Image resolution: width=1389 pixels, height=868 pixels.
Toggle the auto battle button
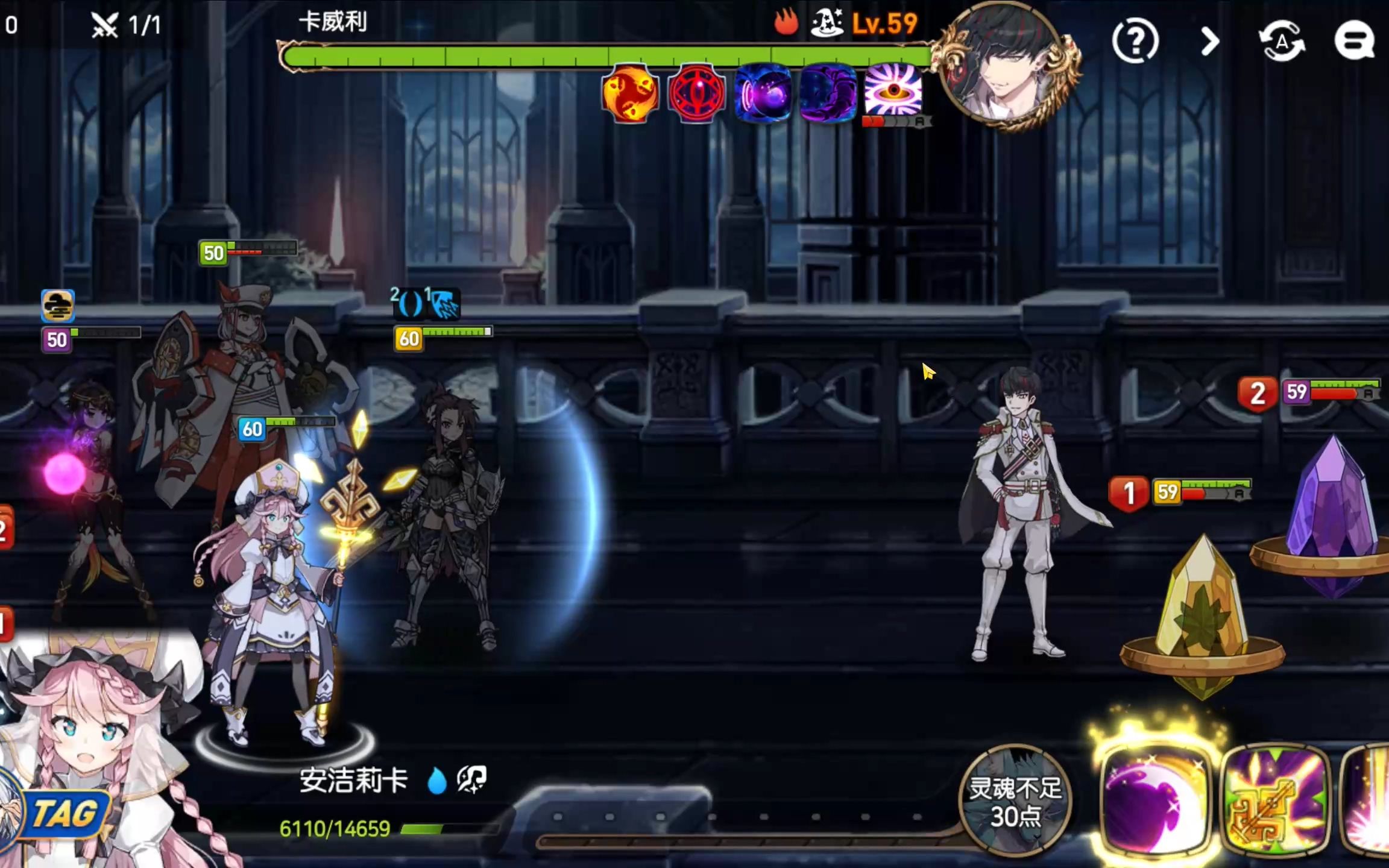tap(1282, 41)
